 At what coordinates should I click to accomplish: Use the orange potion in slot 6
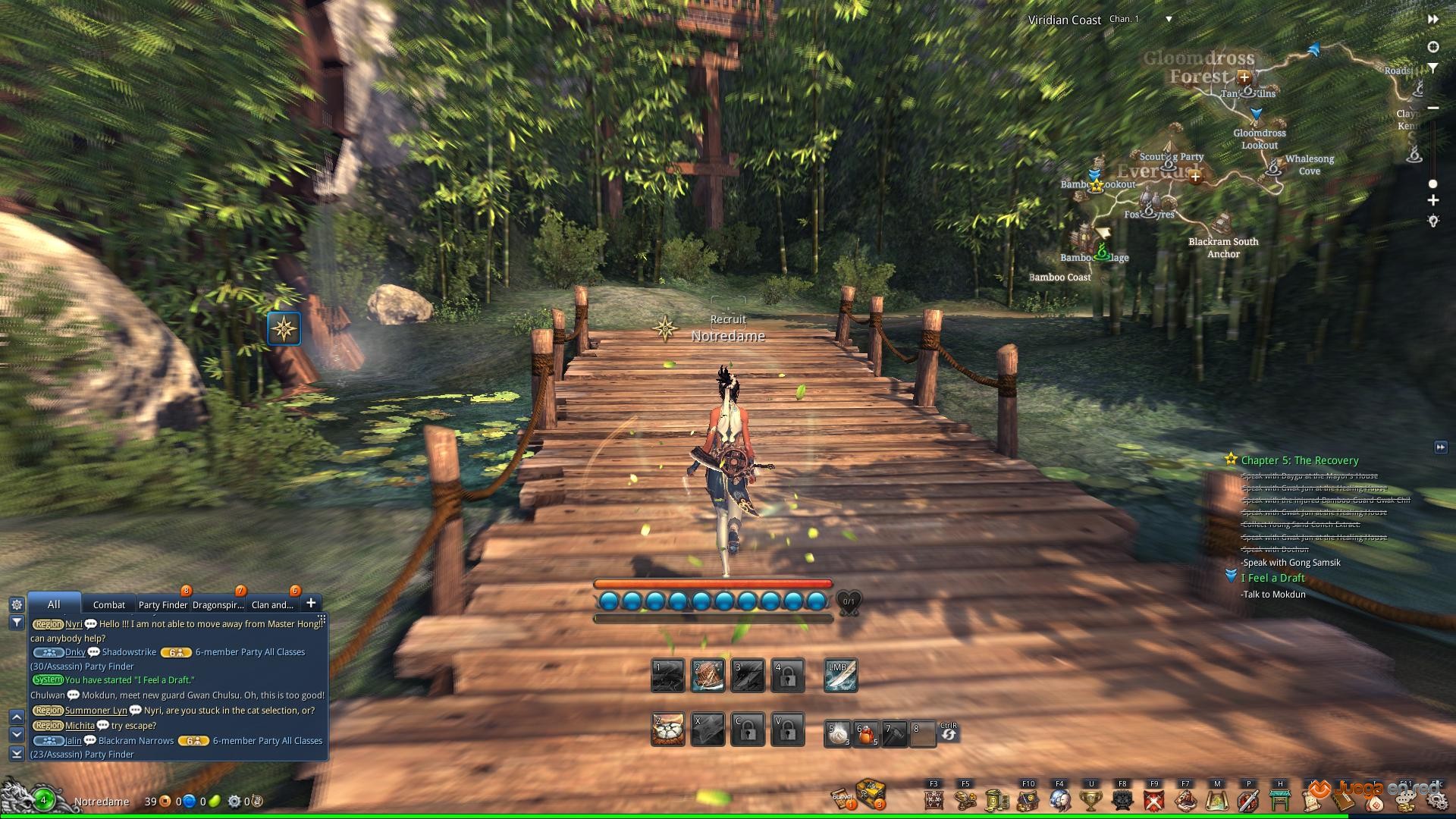(x=866, y=733)
